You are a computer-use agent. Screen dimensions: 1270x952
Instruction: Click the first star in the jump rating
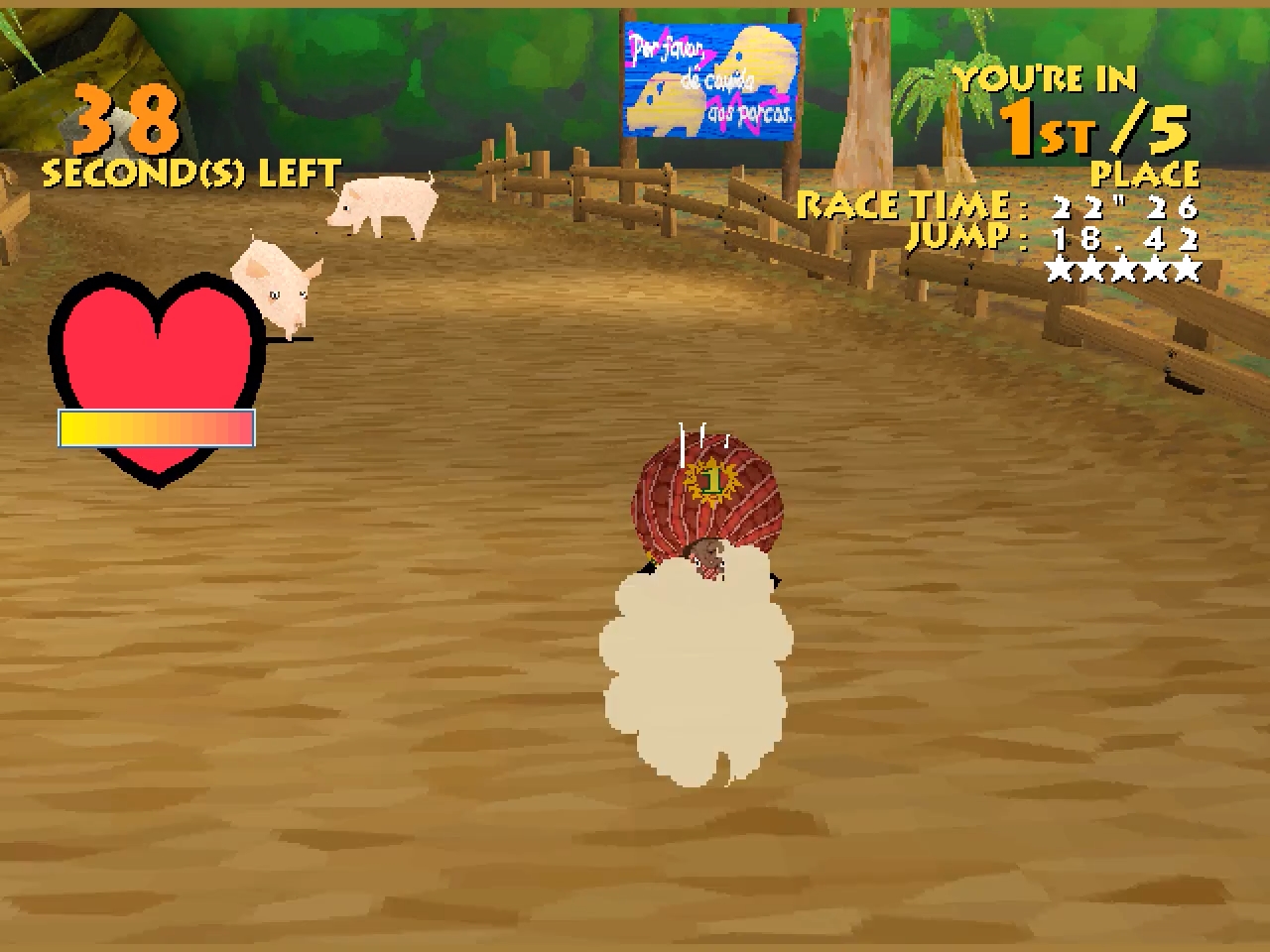click(1060, 266)
